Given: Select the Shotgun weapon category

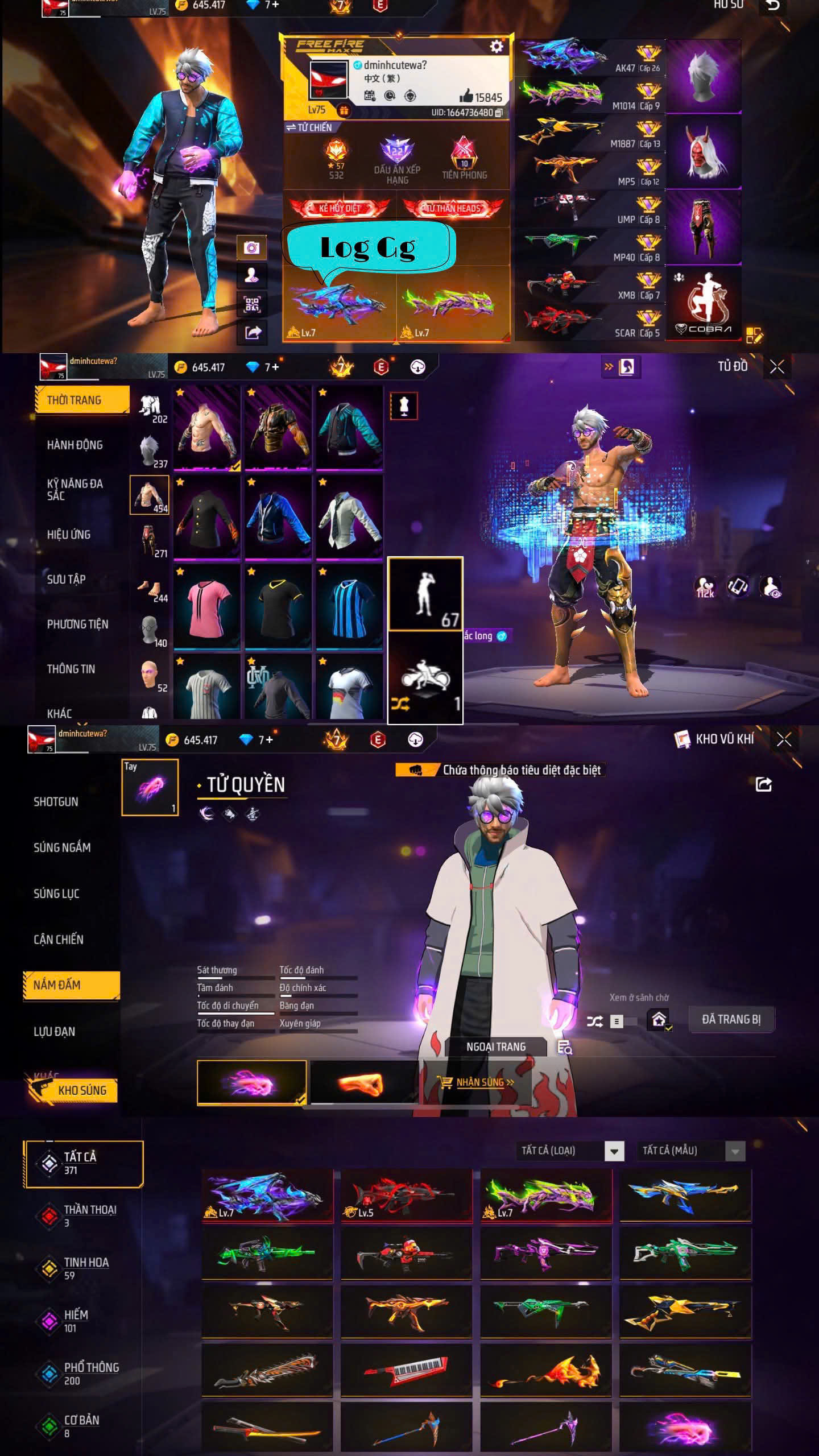Looking at the screenshot, I should pos(56,801).
